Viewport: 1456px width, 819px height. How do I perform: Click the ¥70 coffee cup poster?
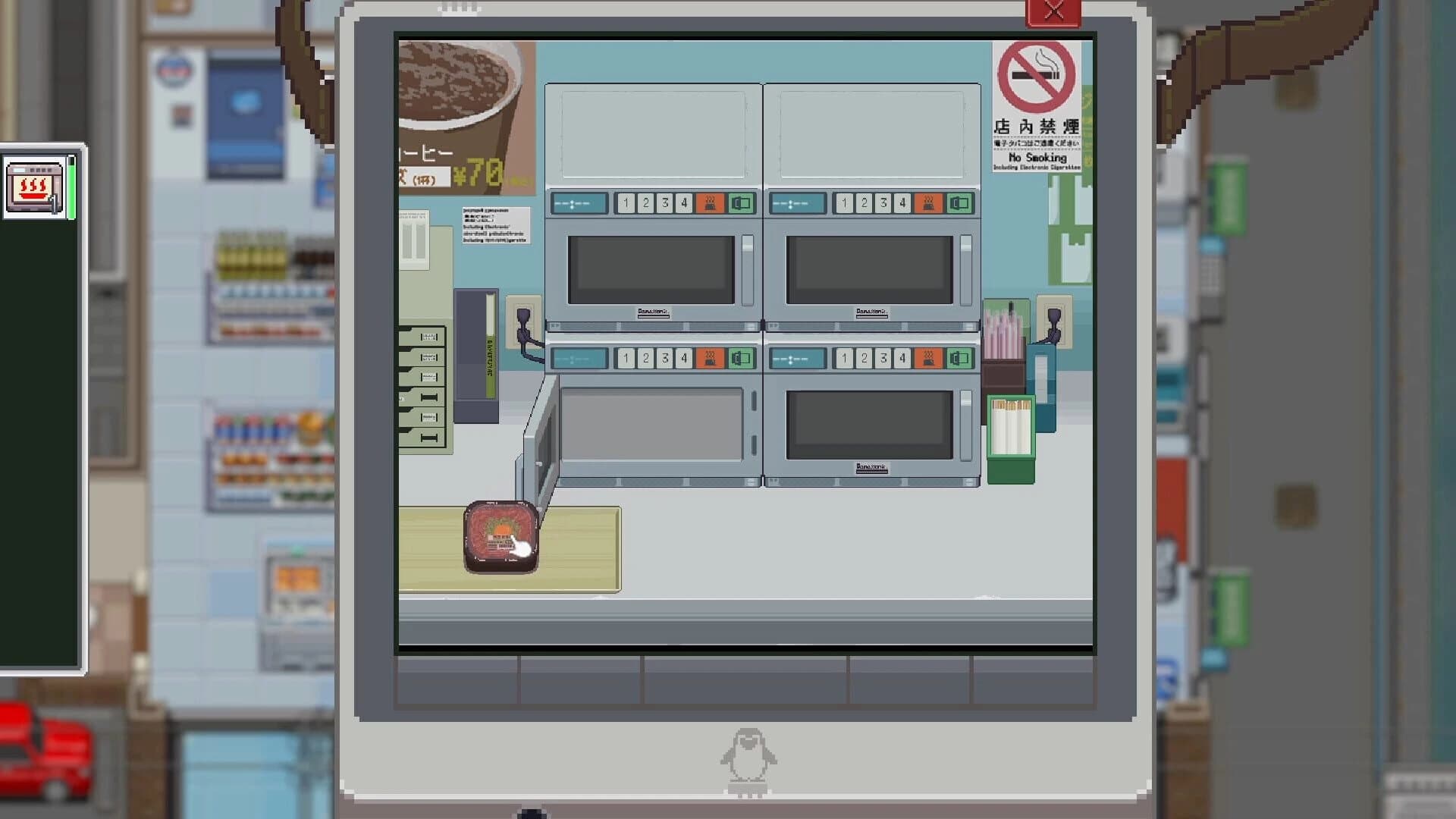pos(459,114)
